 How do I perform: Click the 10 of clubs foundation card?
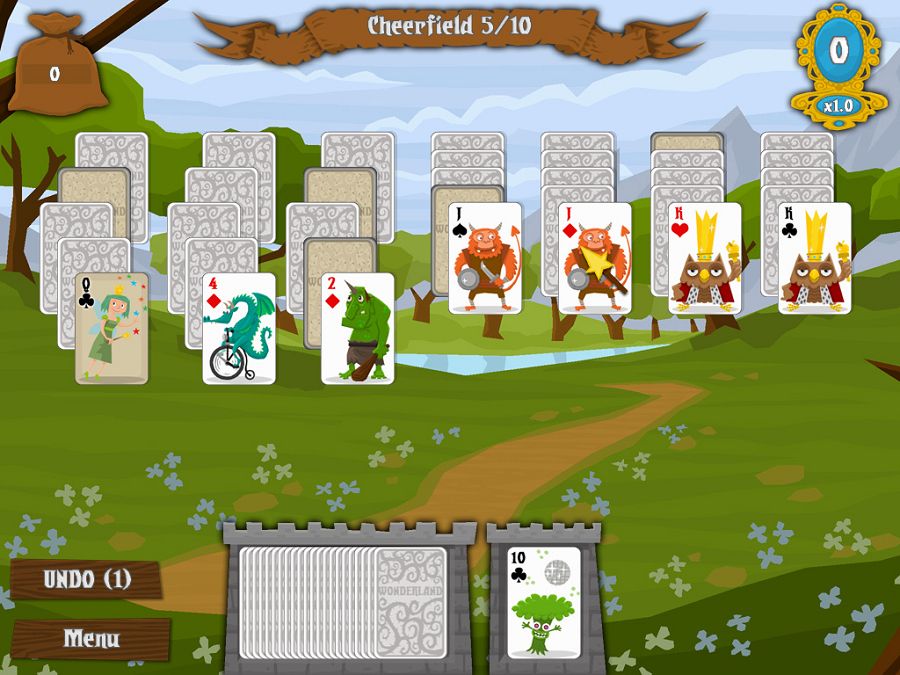[544, 604]
